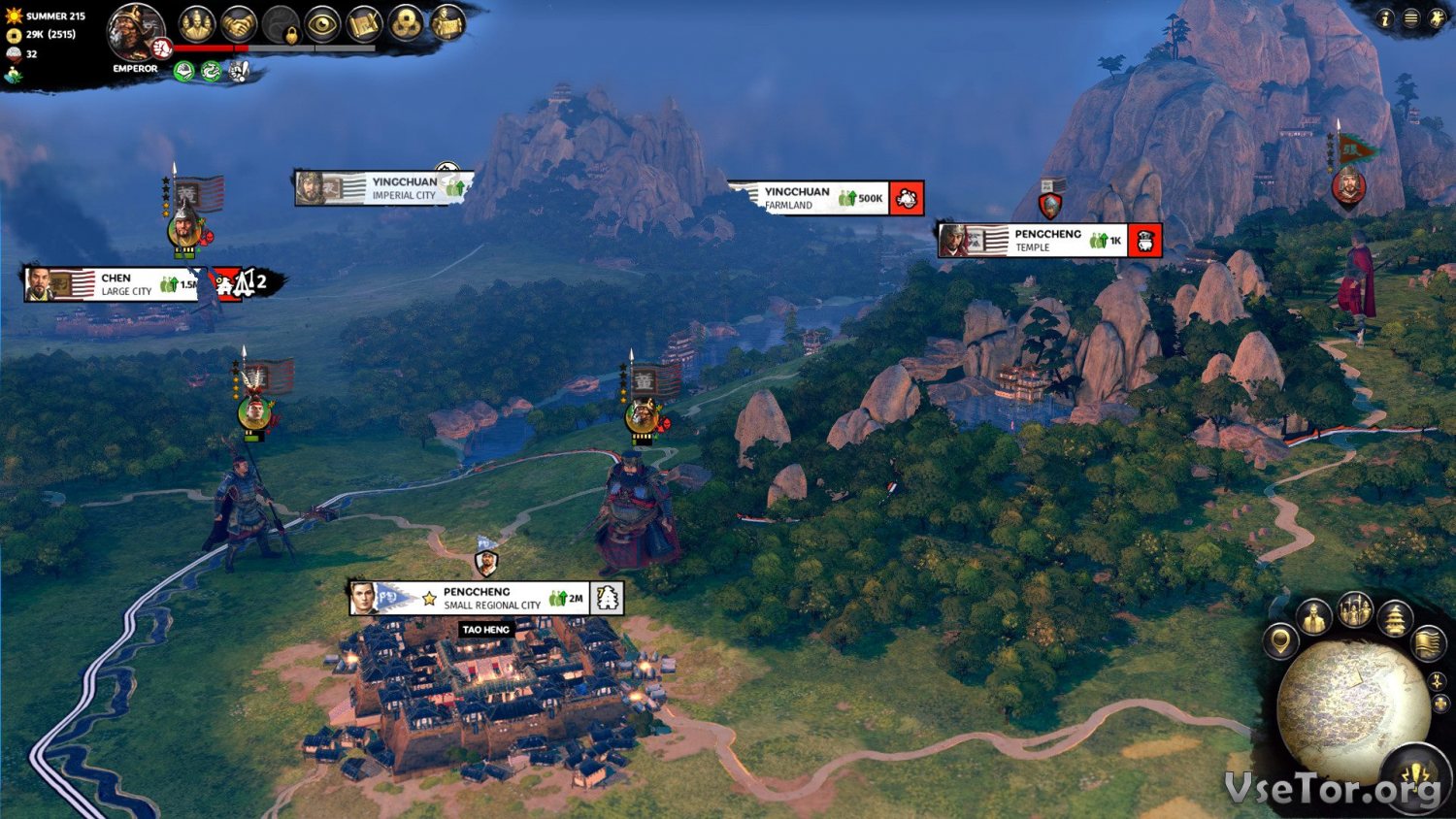The width and height of the screenshot is (1456, 819).
Task: Open the armies list with soldiers icon
Action: [1356, 611]
